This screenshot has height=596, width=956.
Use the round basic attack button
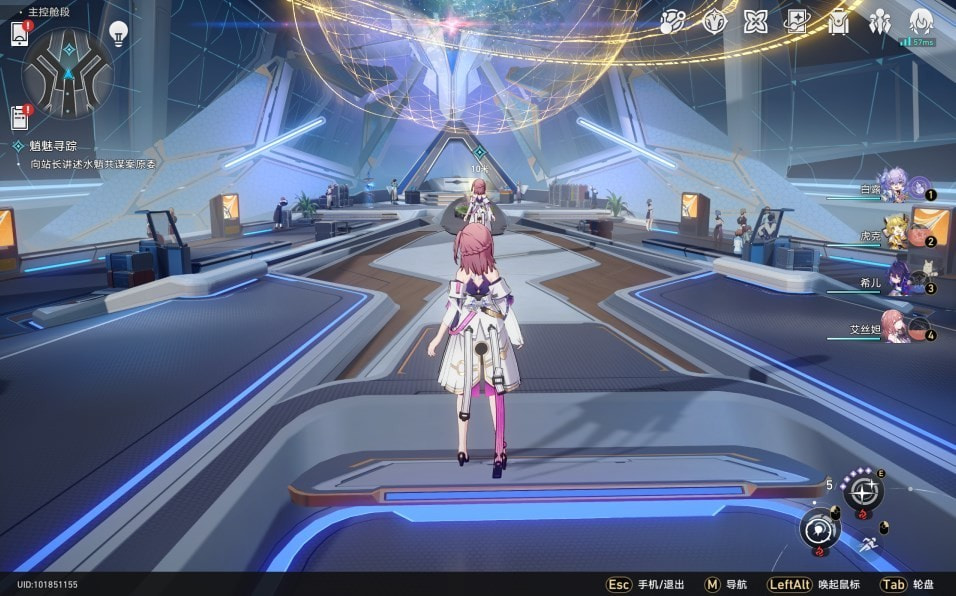820,528
